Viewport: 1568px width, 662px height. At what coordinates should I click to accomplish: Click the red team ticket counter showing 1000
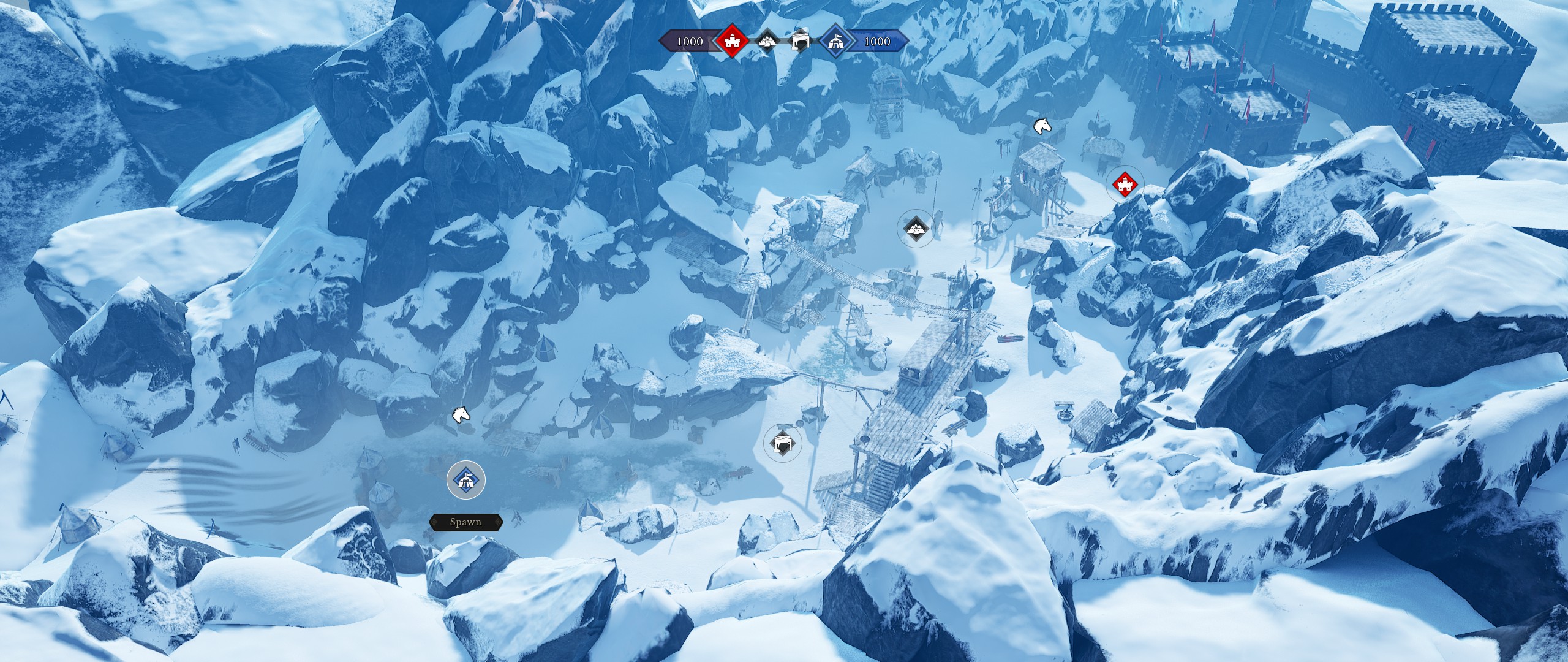pyautogui.click(x=690, y=42)
